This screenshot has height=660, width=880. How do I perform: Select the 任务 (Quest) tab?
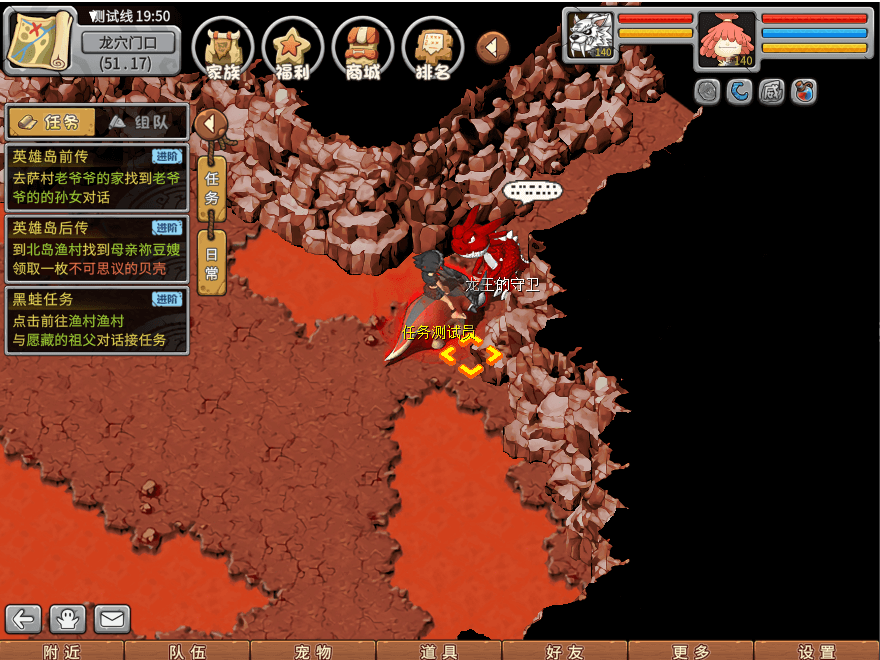pyautogui.click(x=52, y=122)
